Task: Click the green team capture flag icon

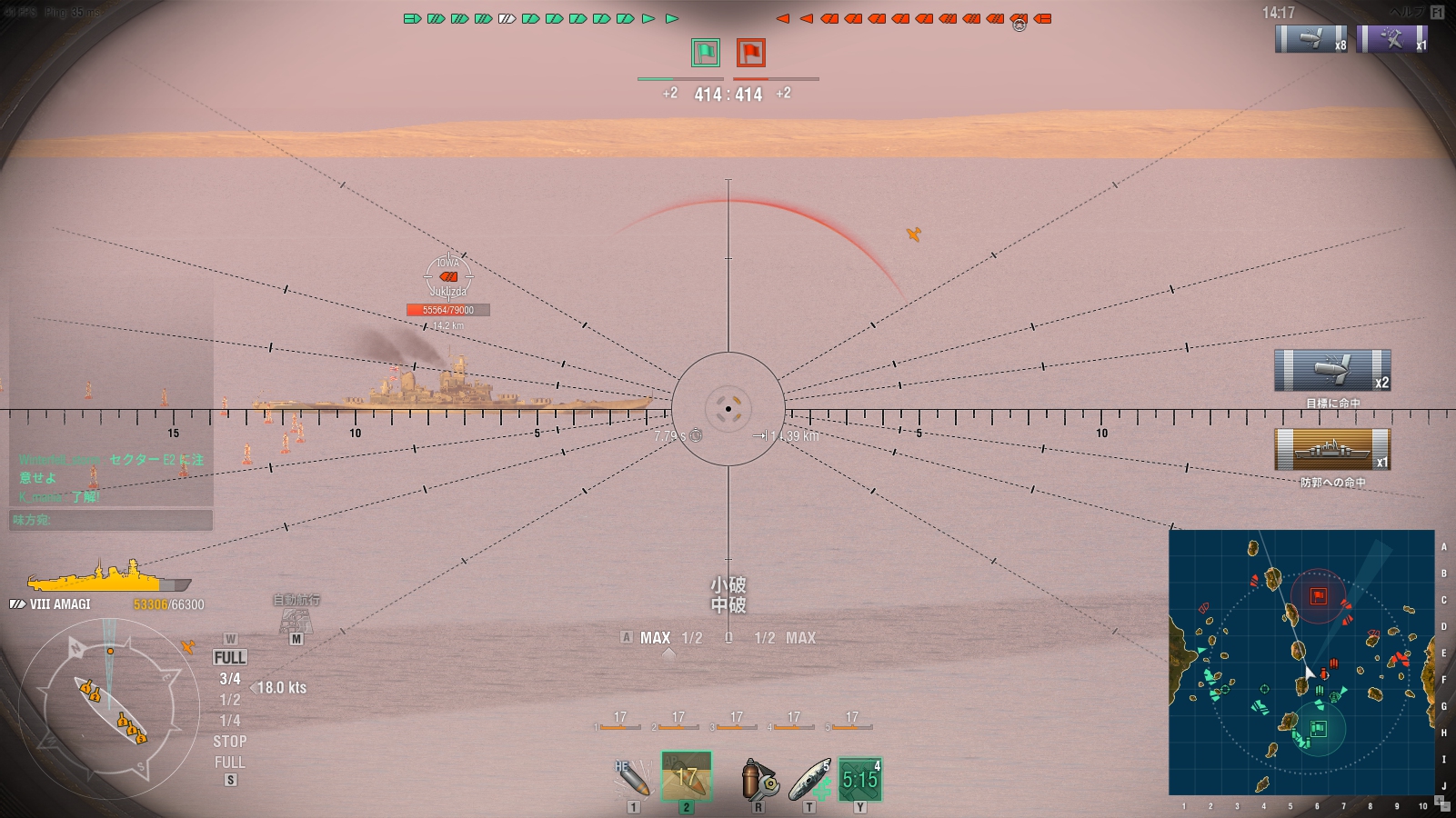Action: click(x=706, y=53)
